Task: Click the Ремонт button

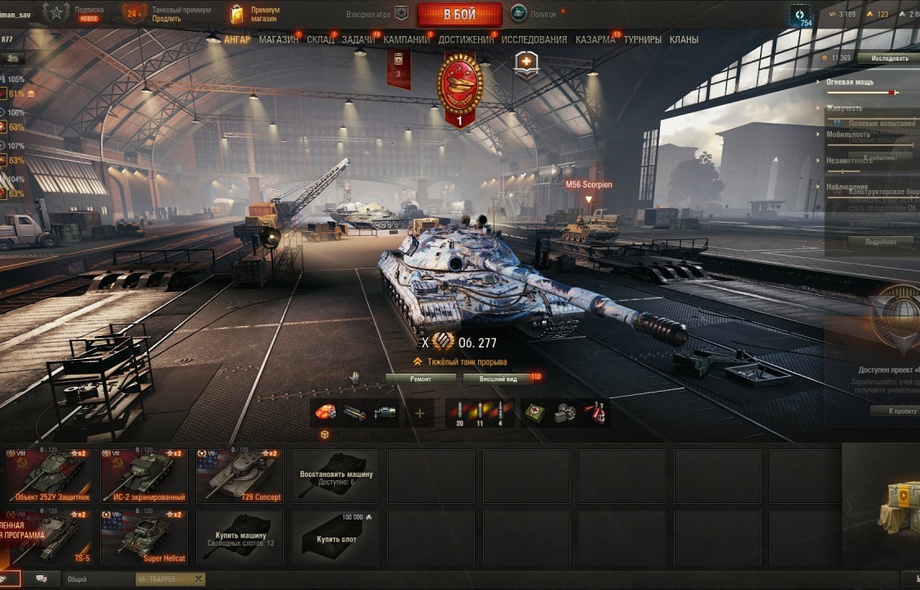Action: 420,379
